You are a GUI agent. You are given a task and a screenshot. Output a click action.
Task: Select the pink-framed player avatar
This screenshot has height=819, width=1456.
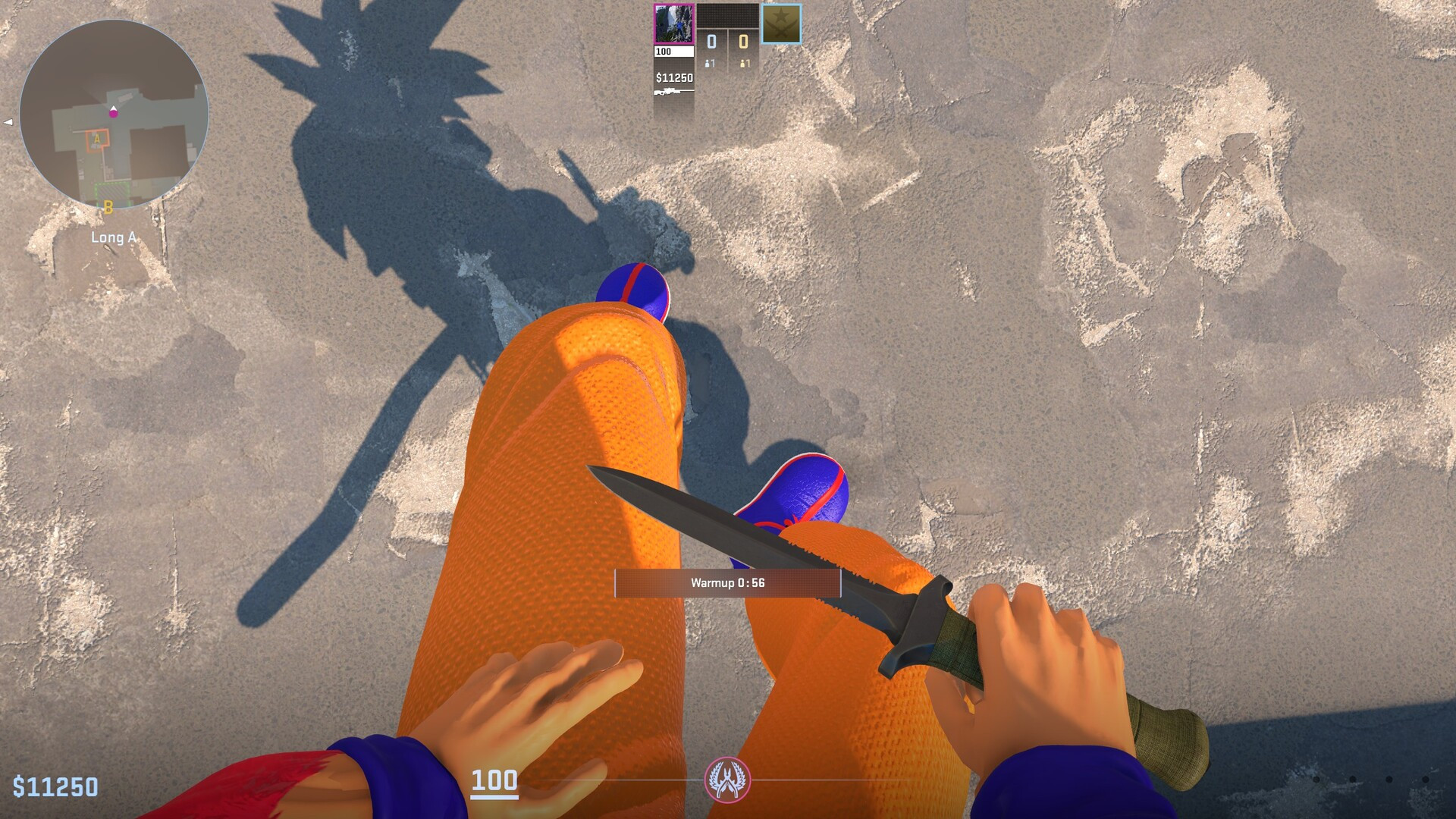tap(674, 23)
